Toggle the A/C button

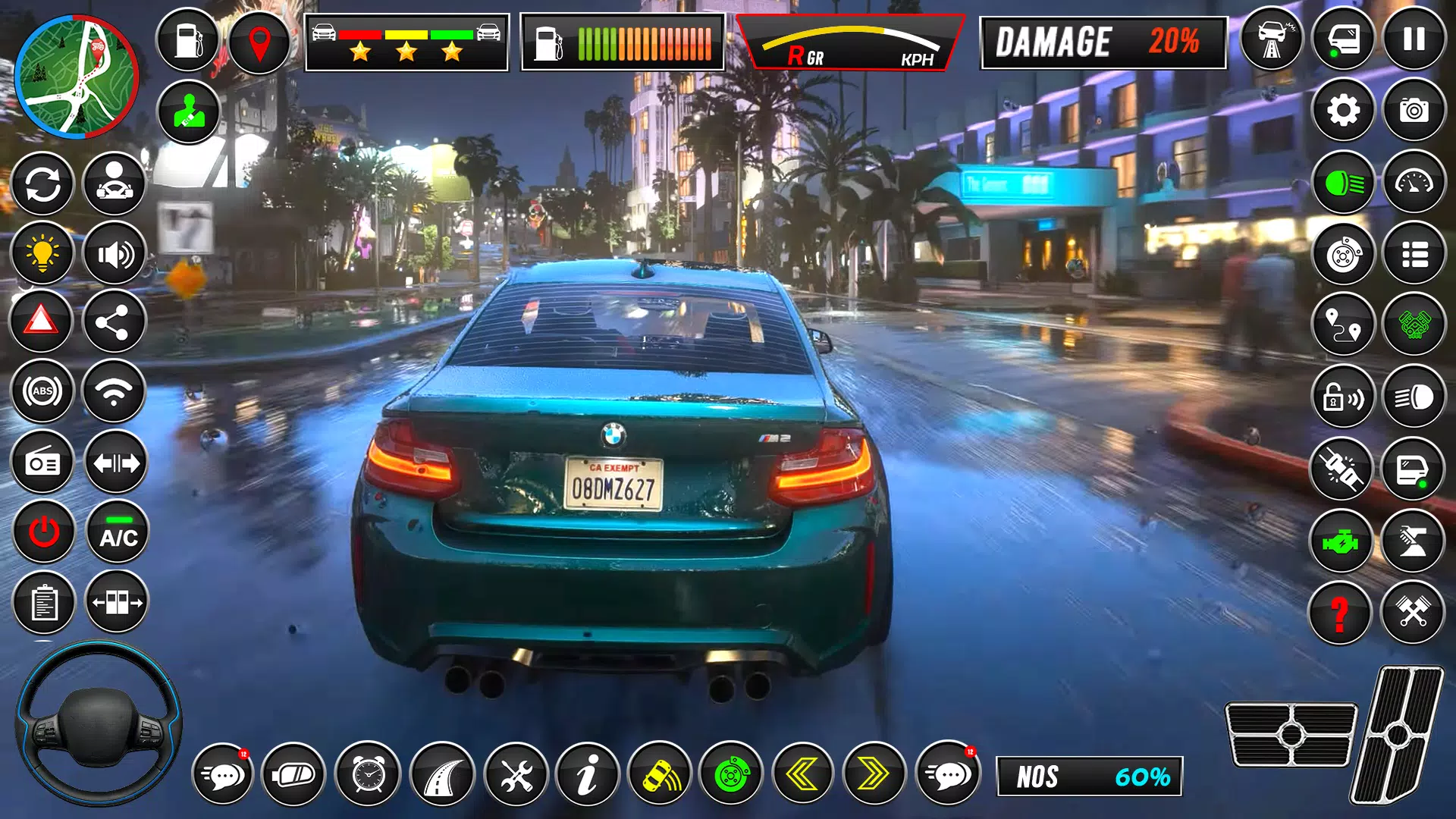118,532
